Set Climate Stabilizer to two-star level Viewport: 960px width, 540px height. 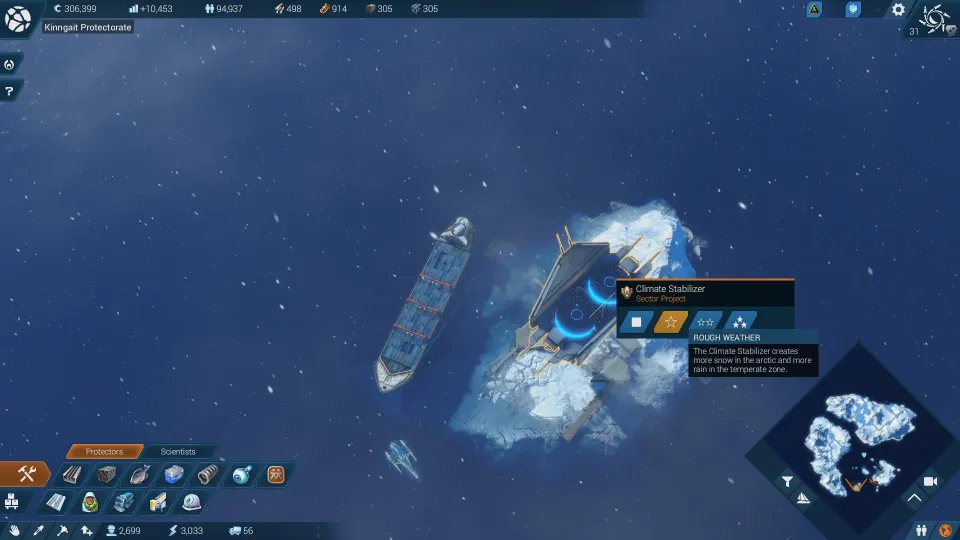[705, 322]
